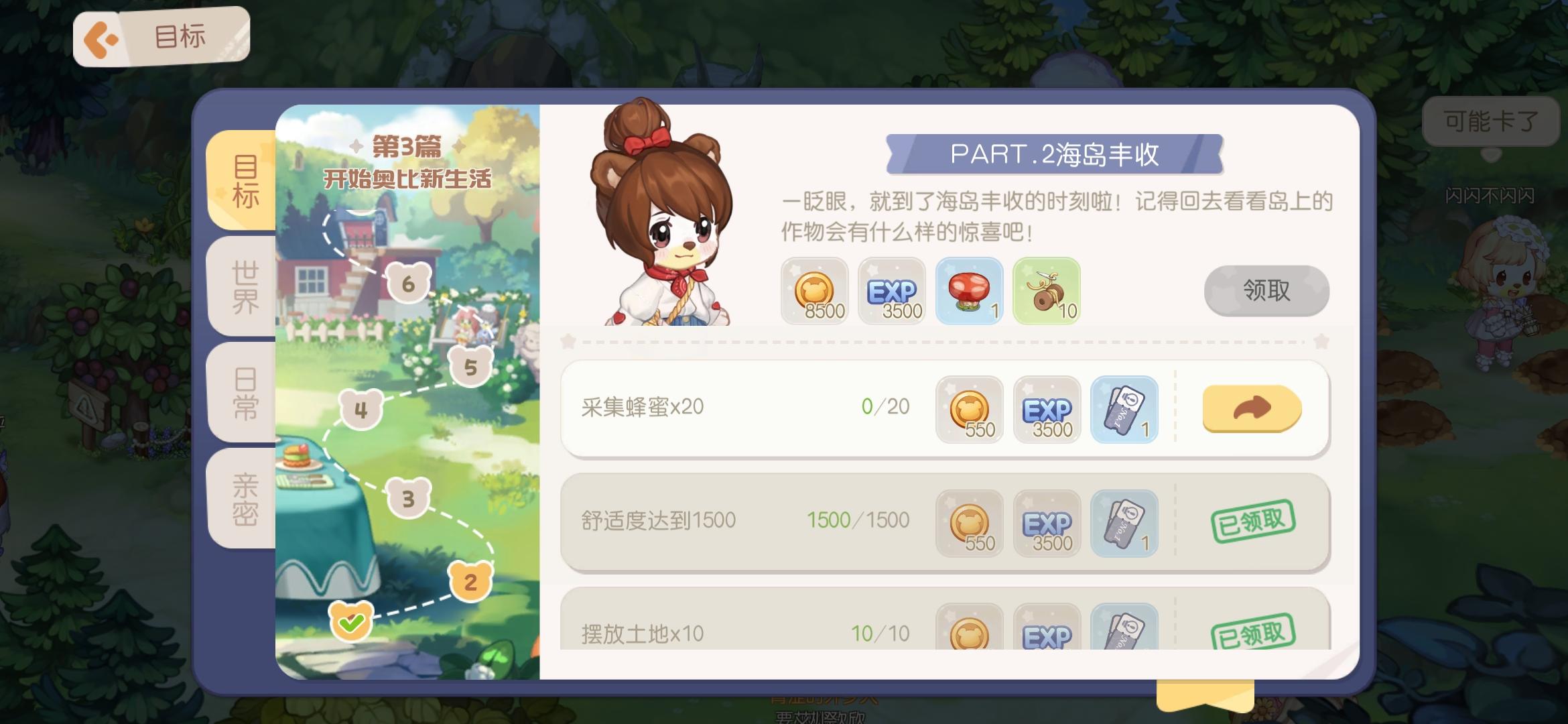Click the coin icon in the 舒适度达到1500 row
The width and height of the screenshot is (1568, 724).
click(970, 524)
